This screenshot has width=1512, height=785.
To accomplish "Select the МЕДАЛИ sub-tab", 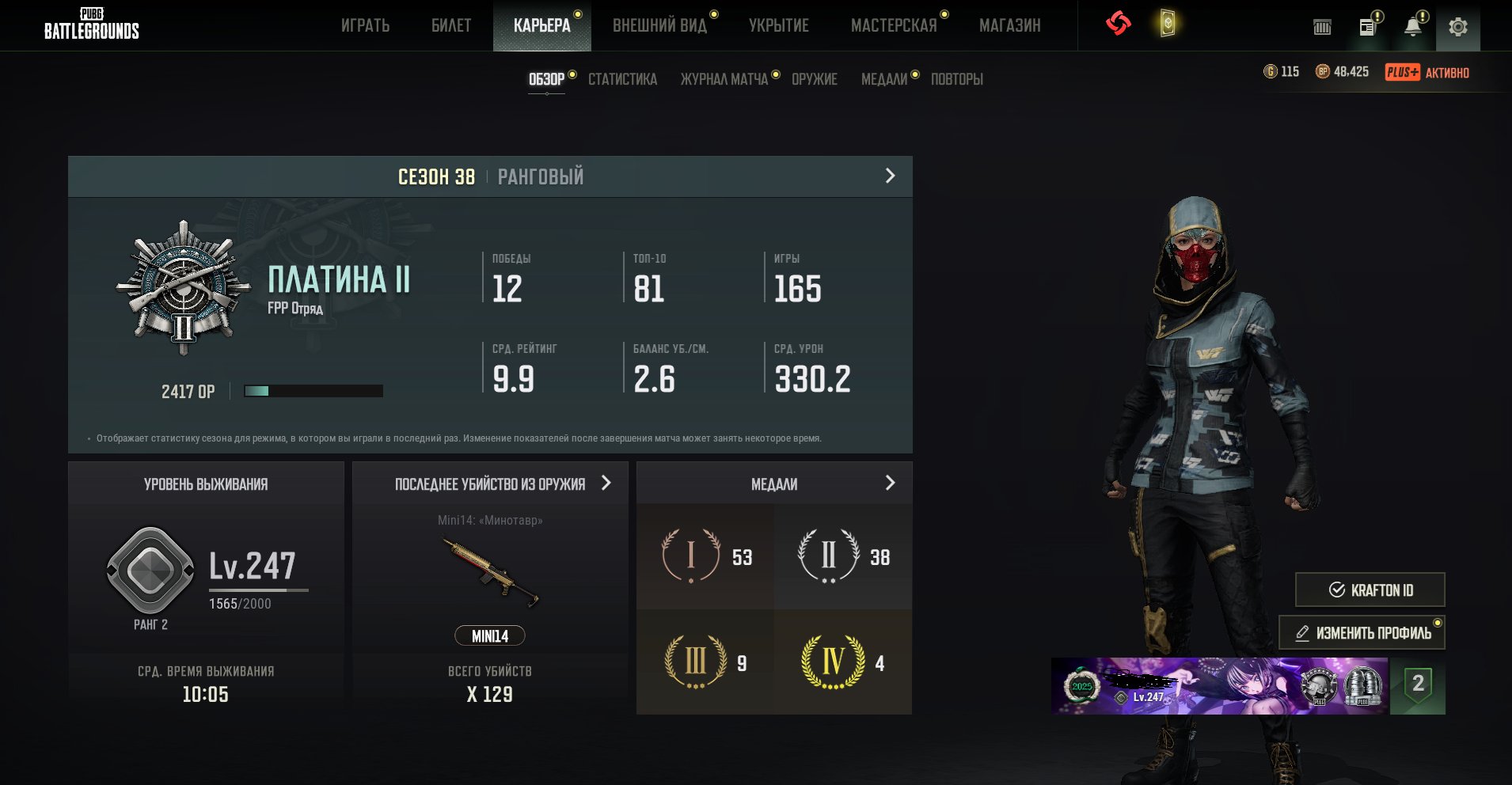I will pyautogui.click(x=884, y=79).
